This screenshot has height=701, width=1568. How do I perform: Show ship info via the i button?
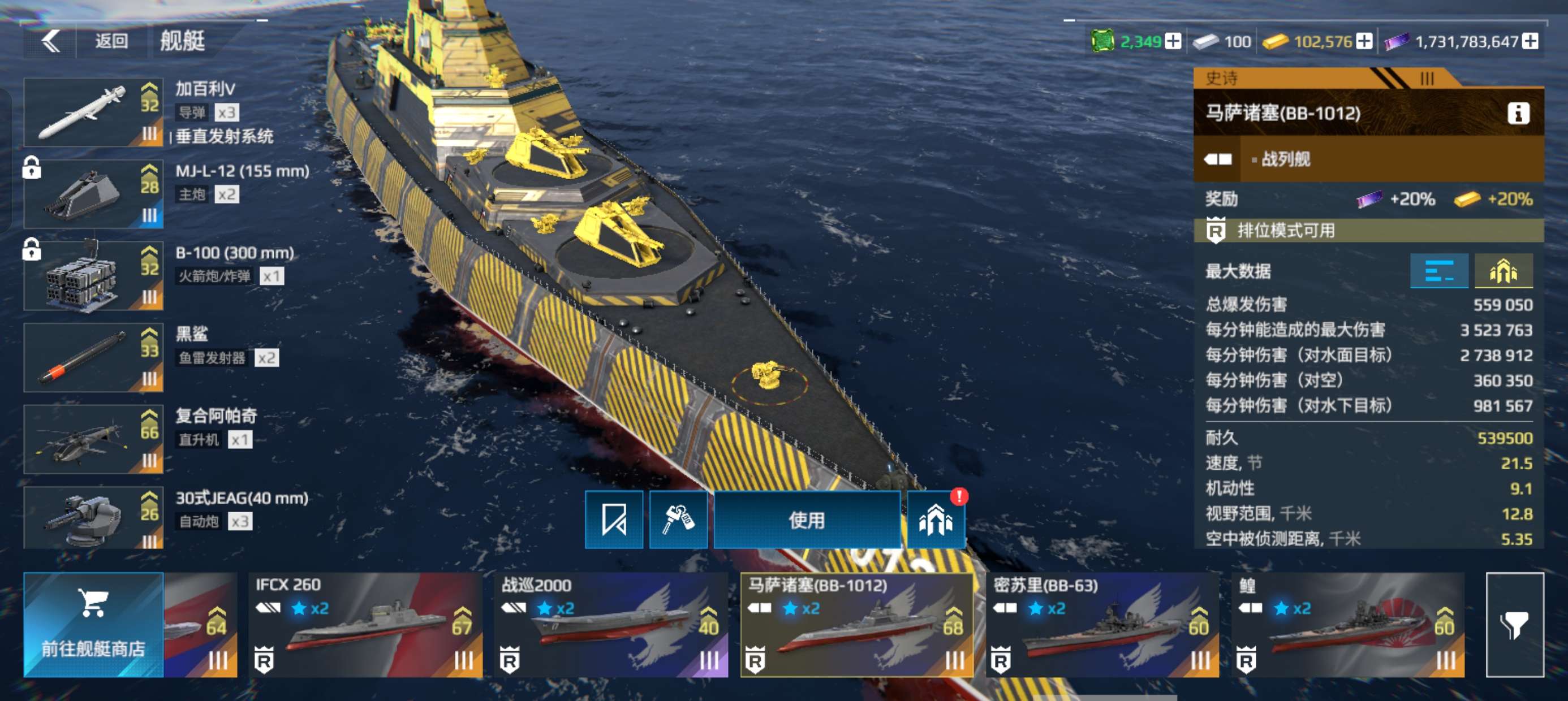coord(1518,113)
